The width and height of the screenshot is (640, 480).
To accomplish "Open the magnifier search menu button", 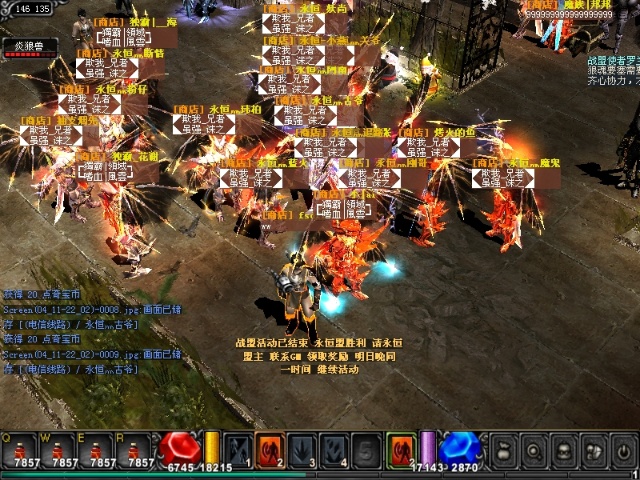I will [534, 452].
